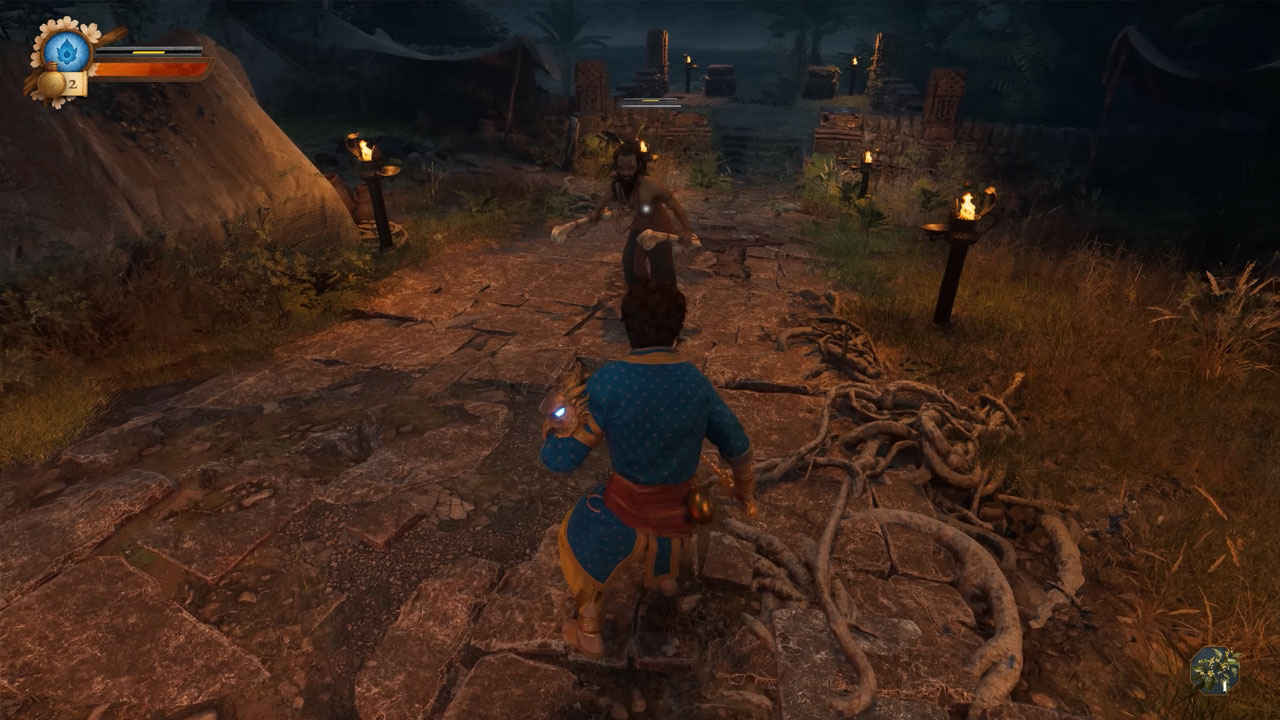Click the round leafy plant icon

pos(1214,670)
